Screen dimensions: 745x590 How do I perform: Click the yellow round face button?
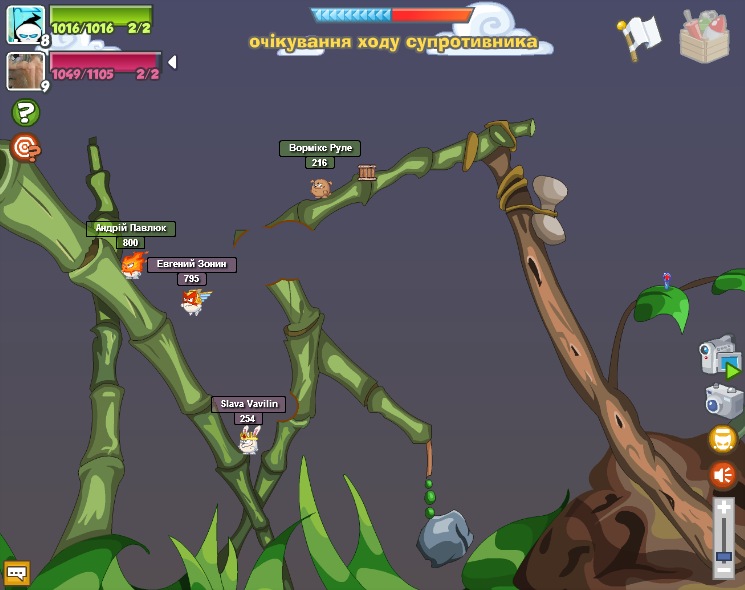coord(723,439)
